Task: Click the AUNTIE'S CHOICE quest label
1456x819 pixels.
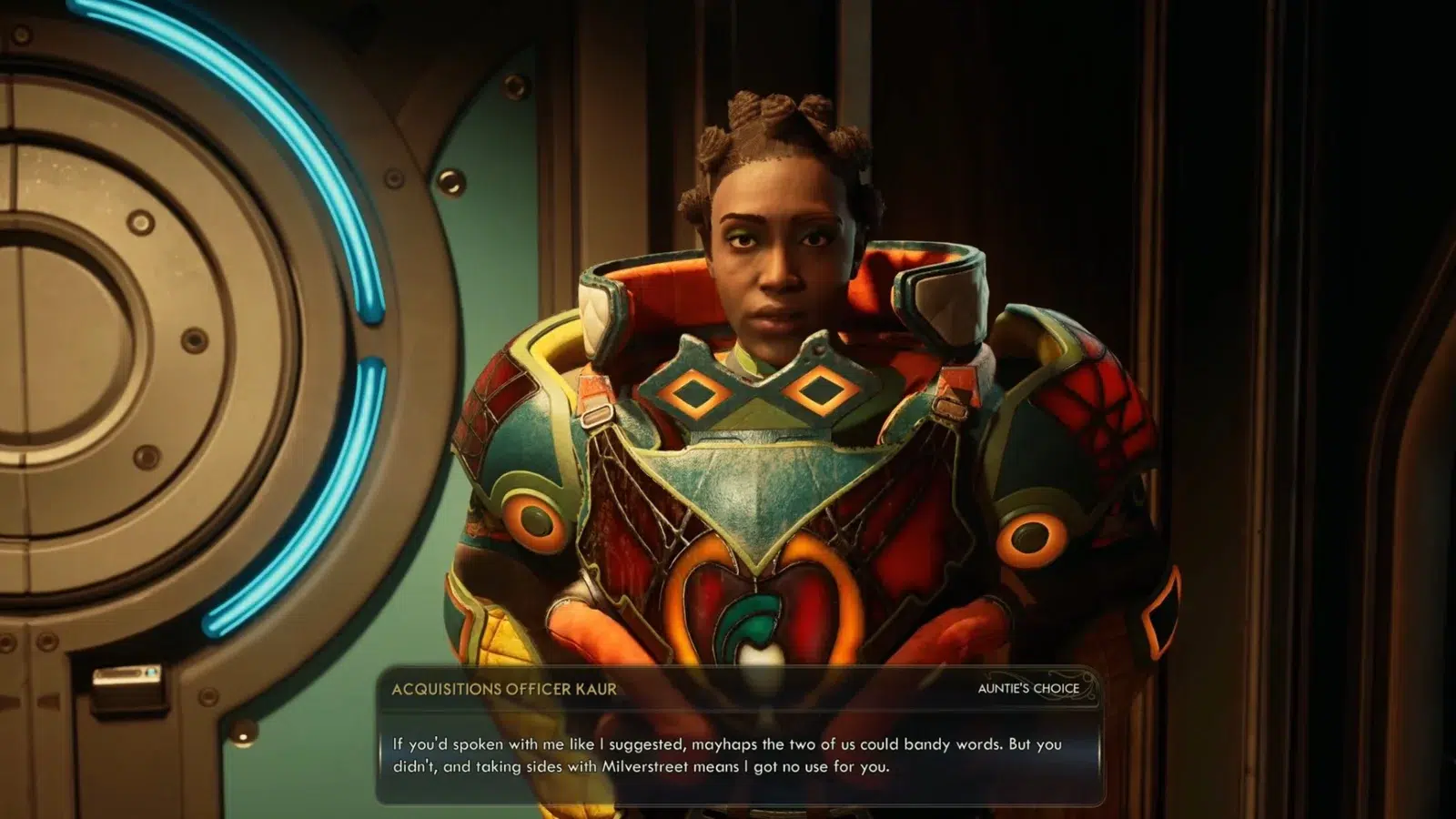Action: pyautogui.click(x=1026, y=687)
